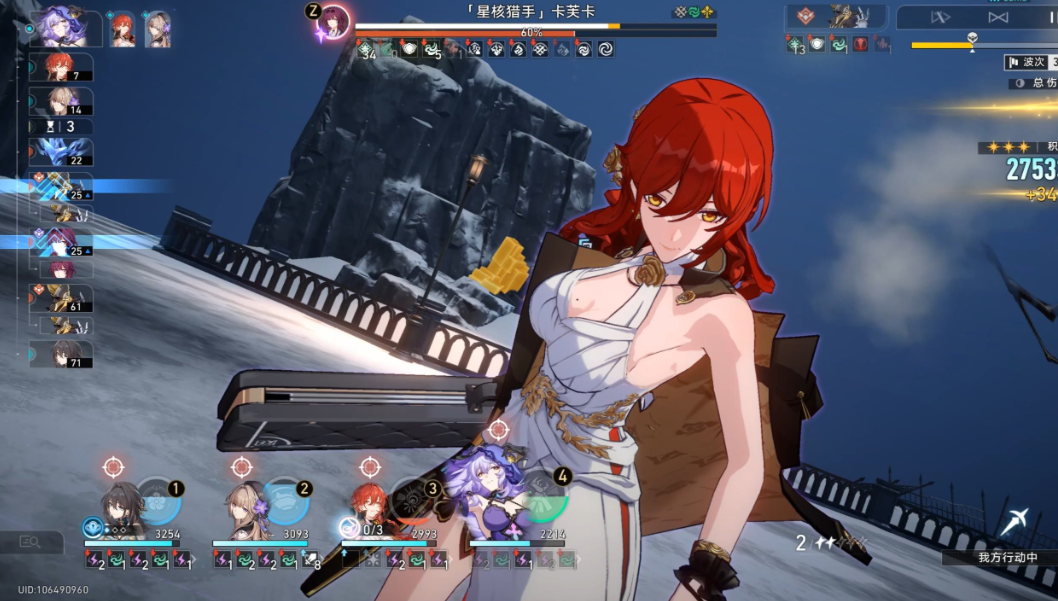Screen dimensions: 1058x601
Task: Open the battle details magnifier panel
Action: click(x=31, y=542)
